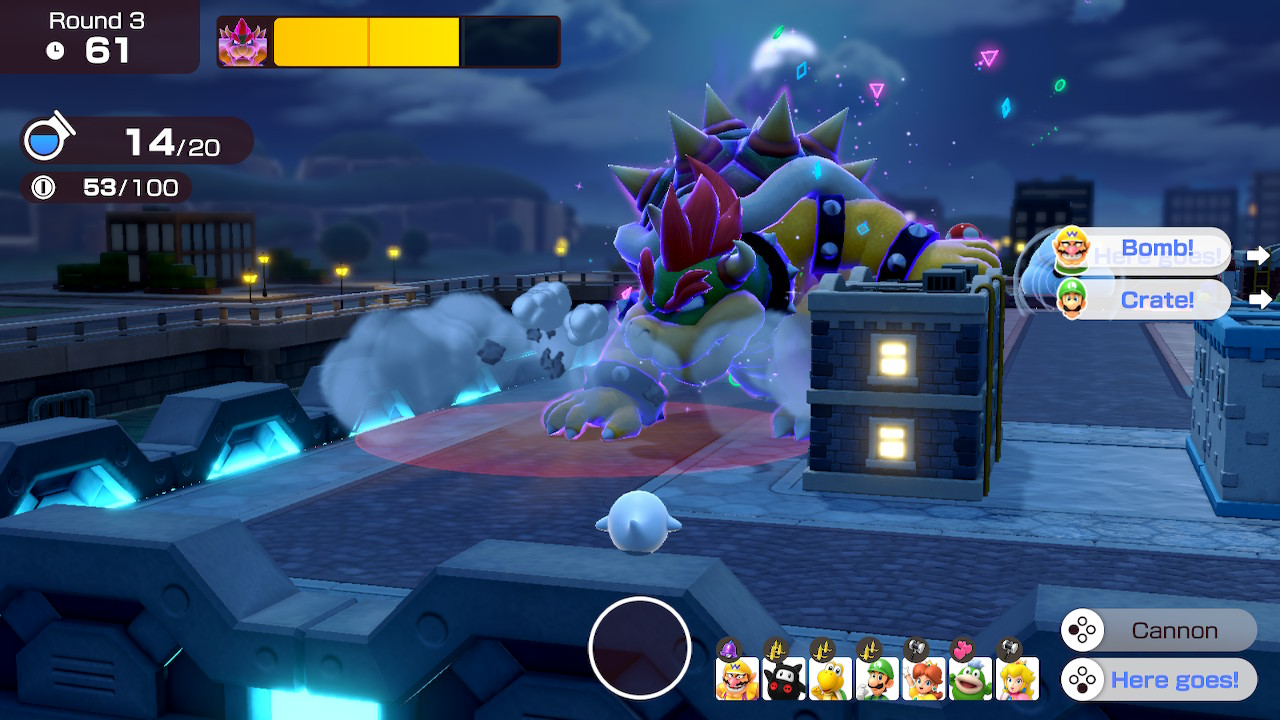The width and height of the screenshot is (1280, 720).
Task: Select Luigi's portrait in the player row
Action: point(877,677)
